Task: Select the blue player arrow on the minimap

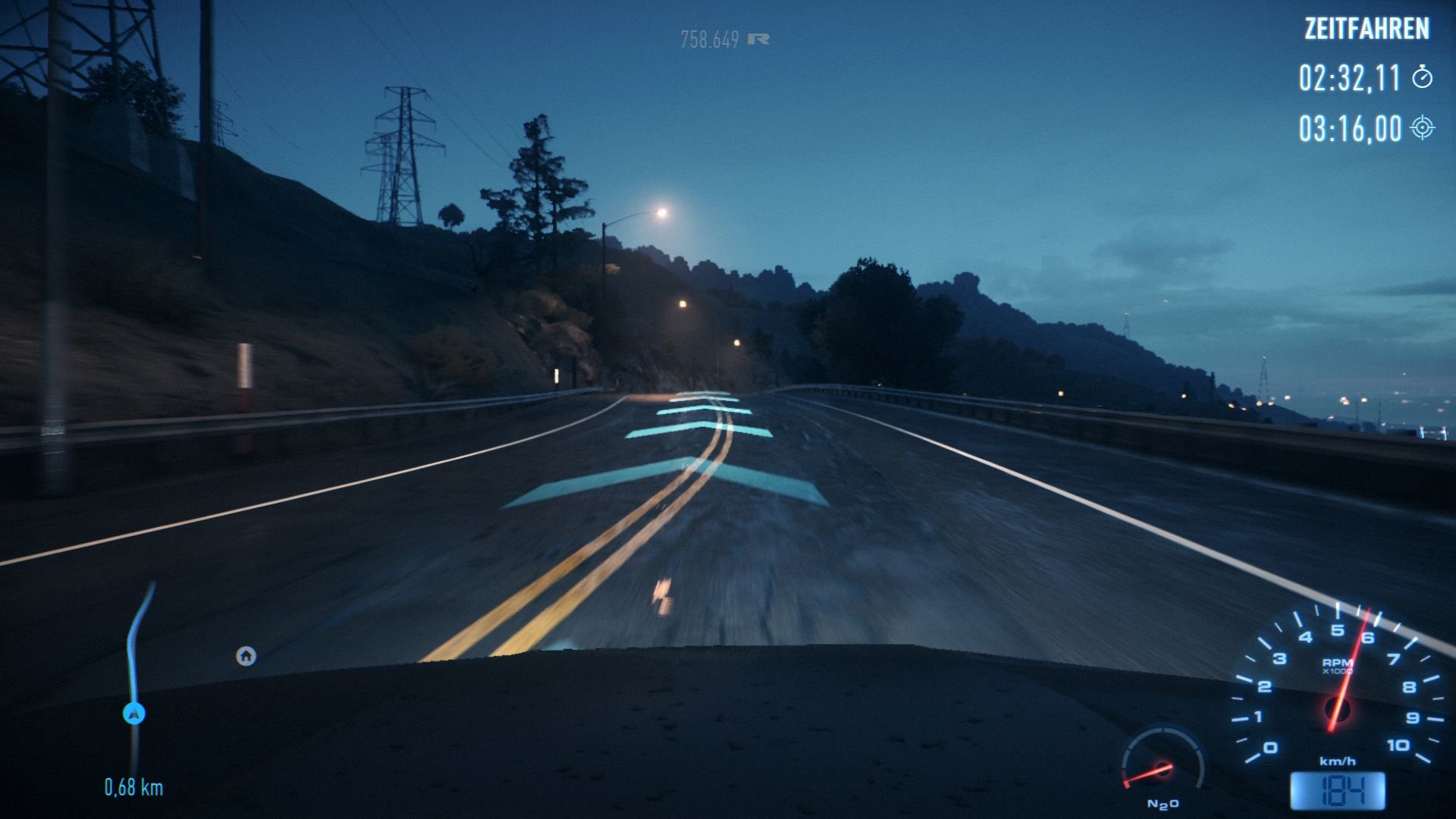Action: coord(133,714)
